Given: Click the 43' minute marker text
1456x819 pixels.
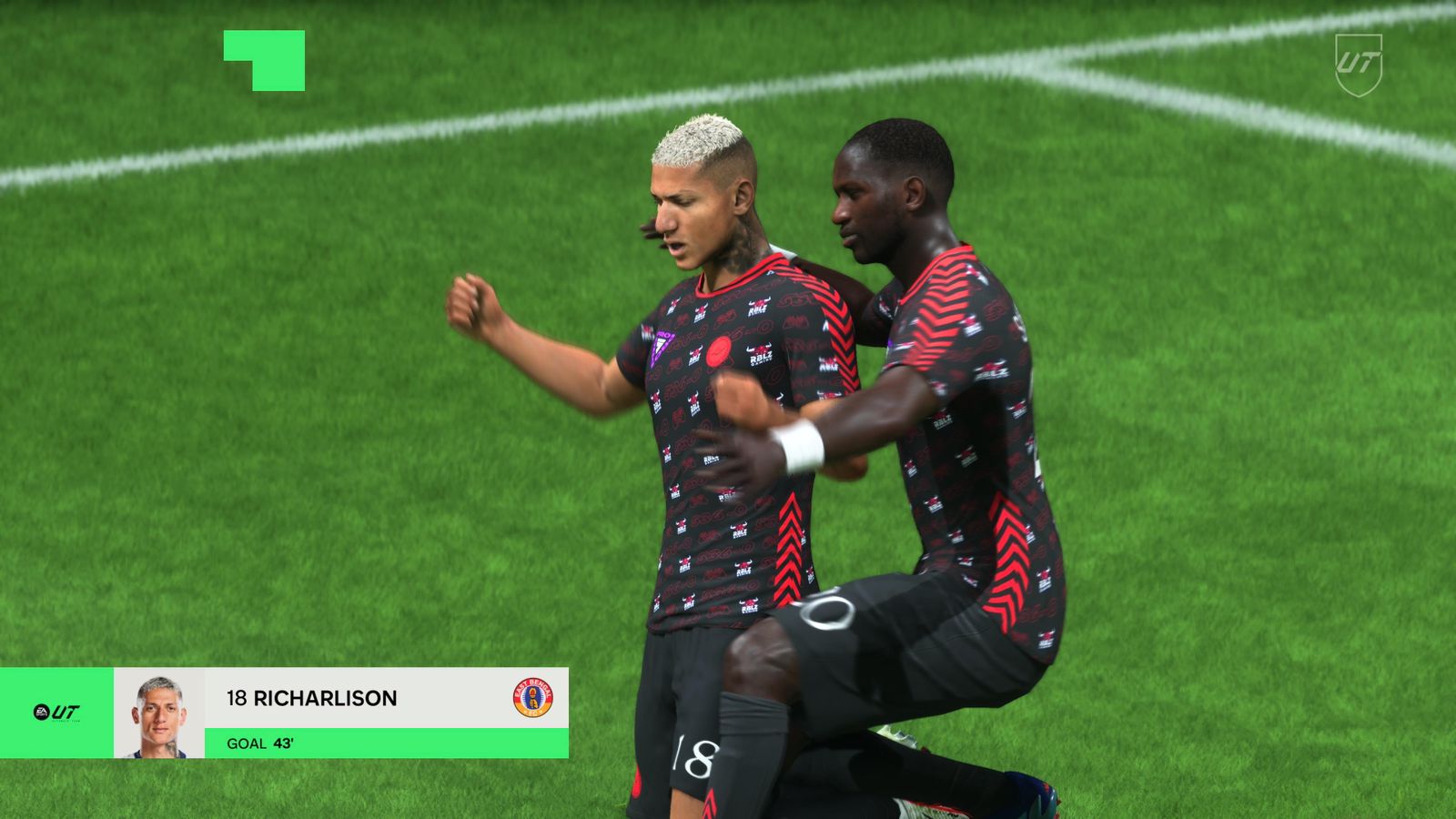Looking at the screenshot, I should (285, 743).
